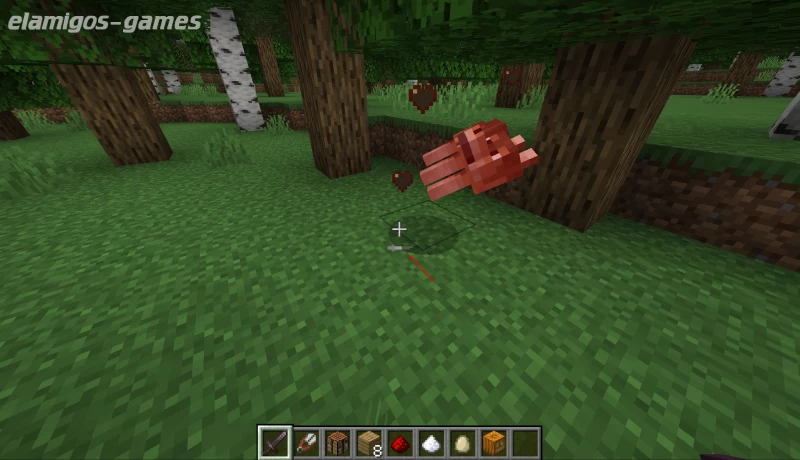Select the stack of 8 wooden planks
Screen dimensions: 800x460
click(369, 442)
